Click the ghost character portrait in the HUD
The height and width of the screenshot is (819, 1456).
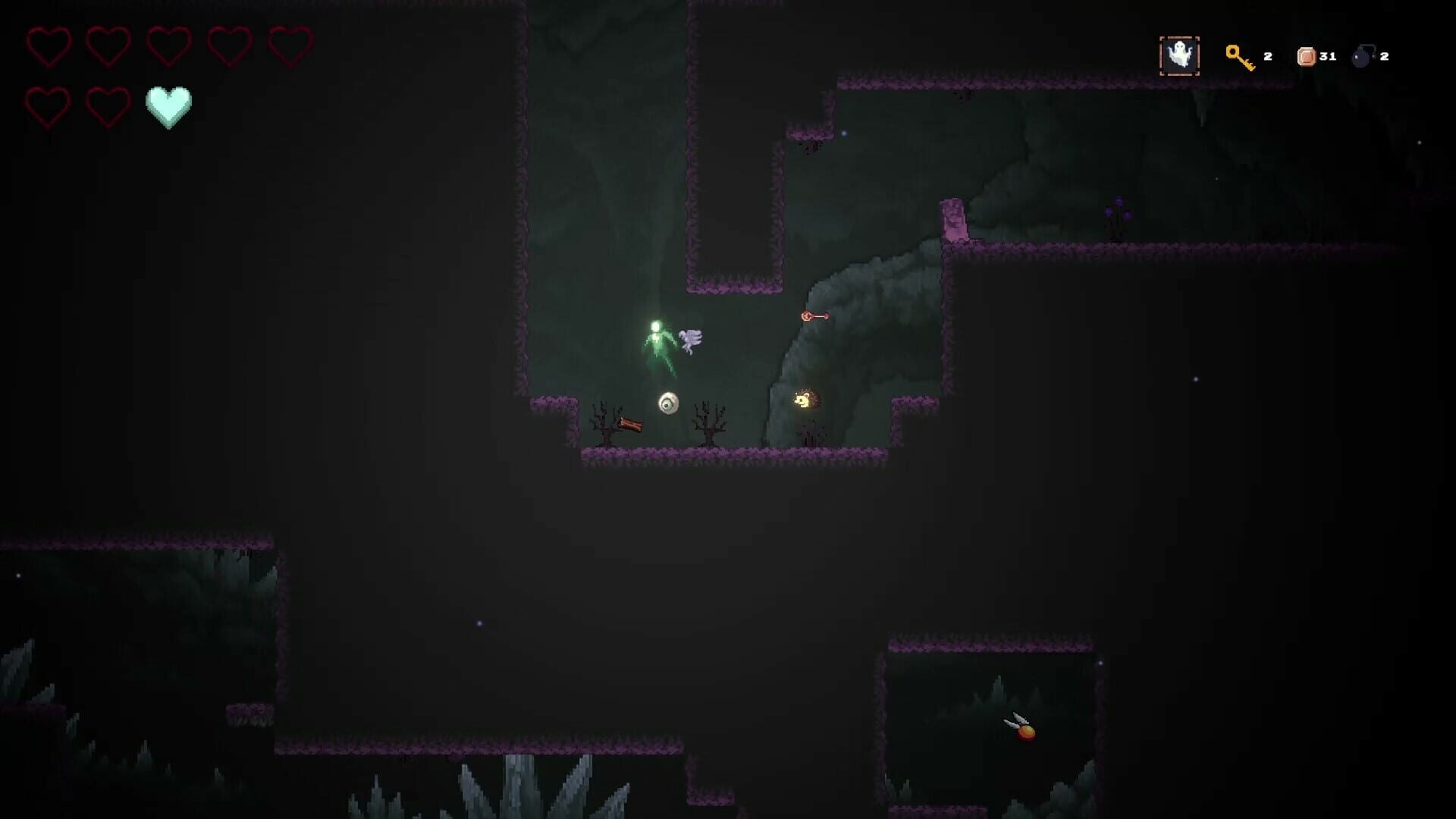(1180, 55)
